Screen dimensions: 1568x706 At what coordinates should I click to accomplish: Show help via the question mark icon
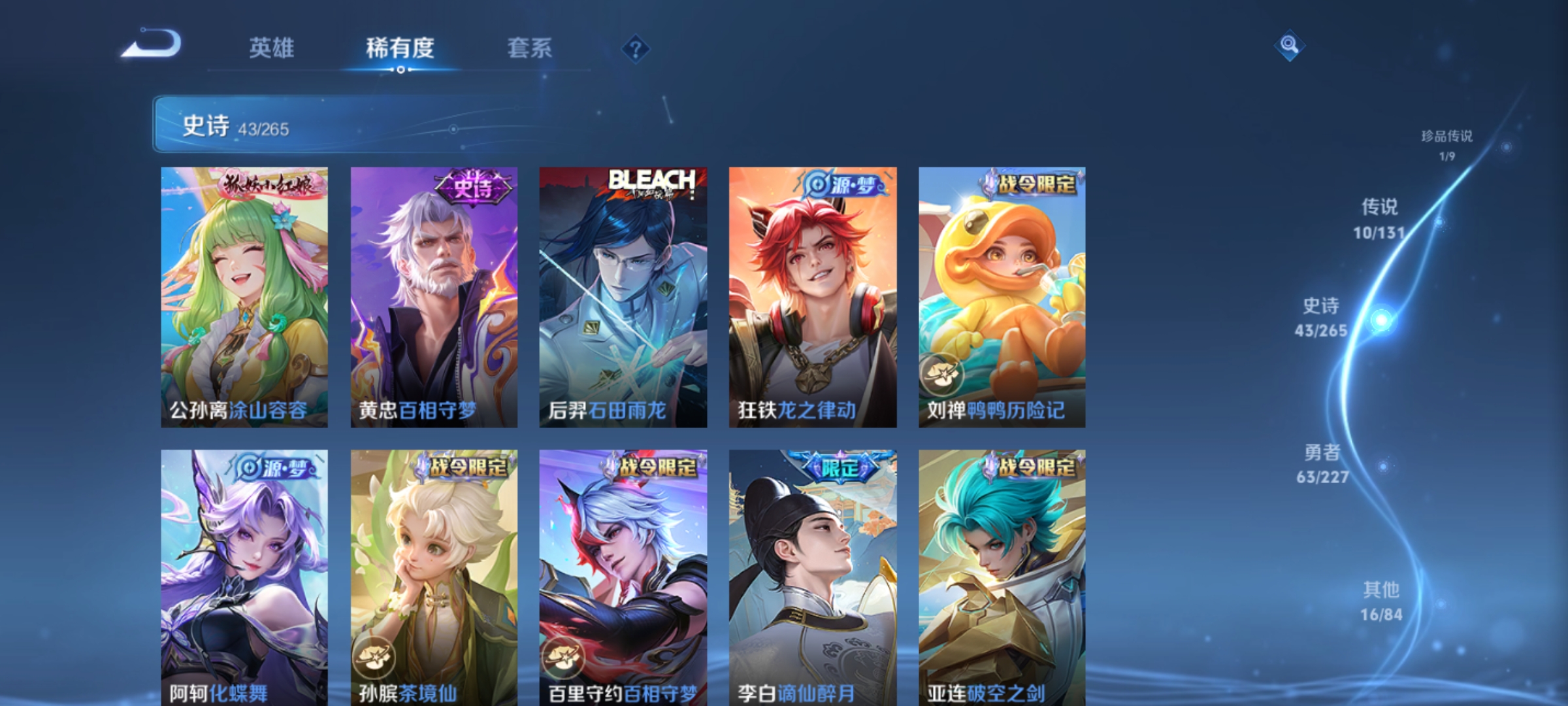pos(635,49)
